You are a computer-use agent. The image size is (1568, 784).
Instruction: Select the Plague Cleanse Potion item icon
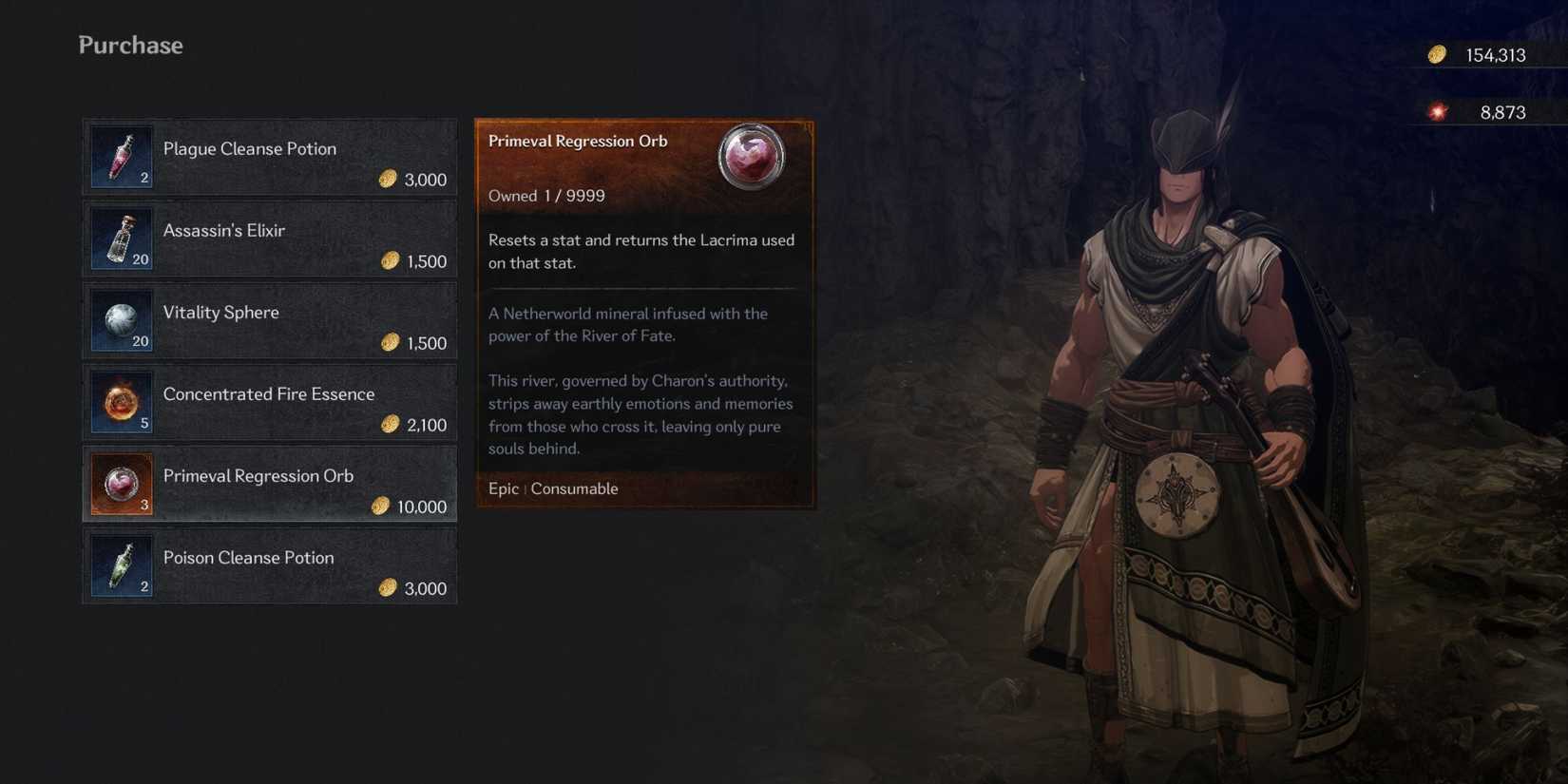121,156
